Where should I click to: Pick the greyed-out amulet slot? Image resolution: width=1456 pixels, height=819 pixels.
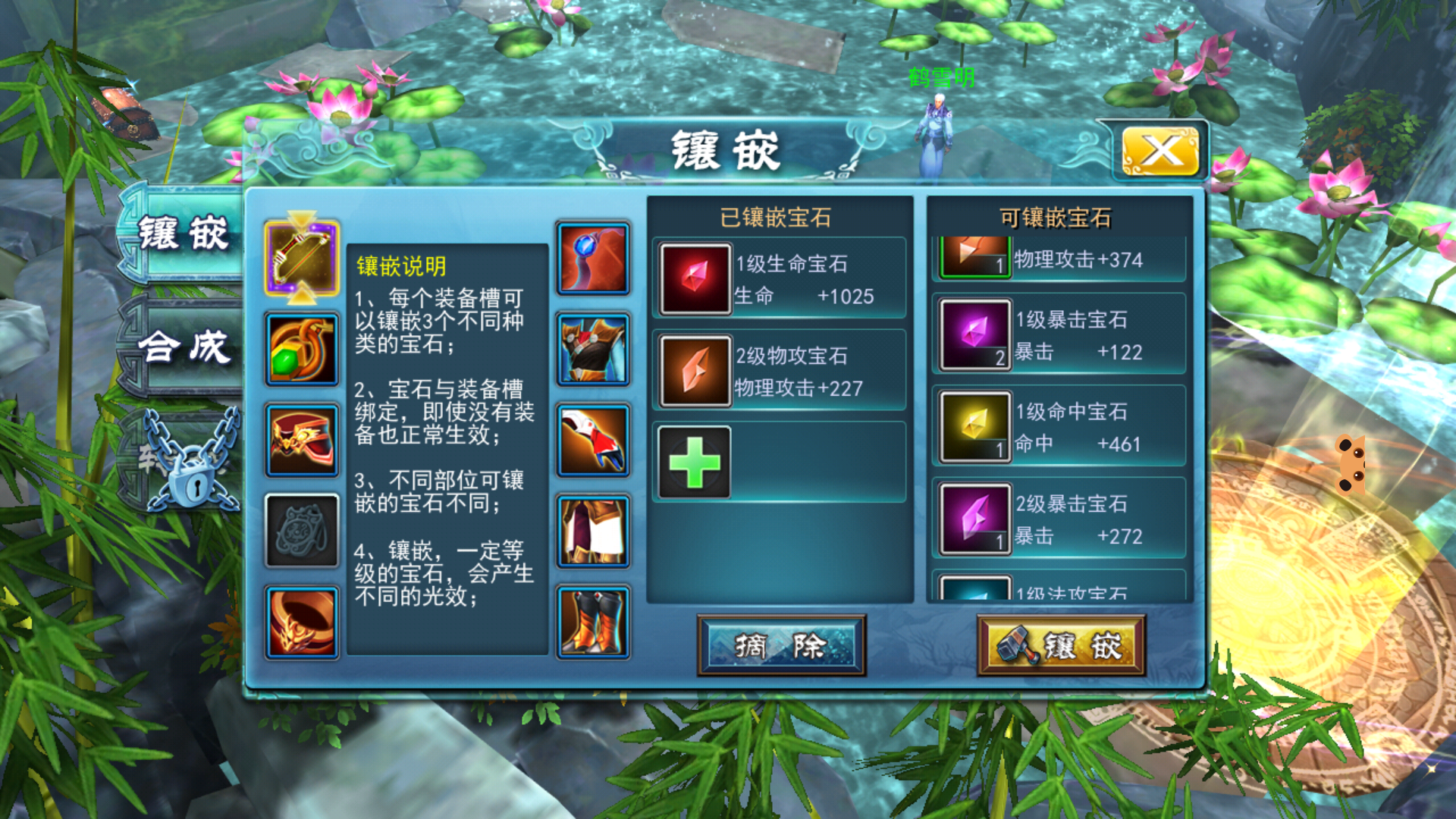(302, 531)
